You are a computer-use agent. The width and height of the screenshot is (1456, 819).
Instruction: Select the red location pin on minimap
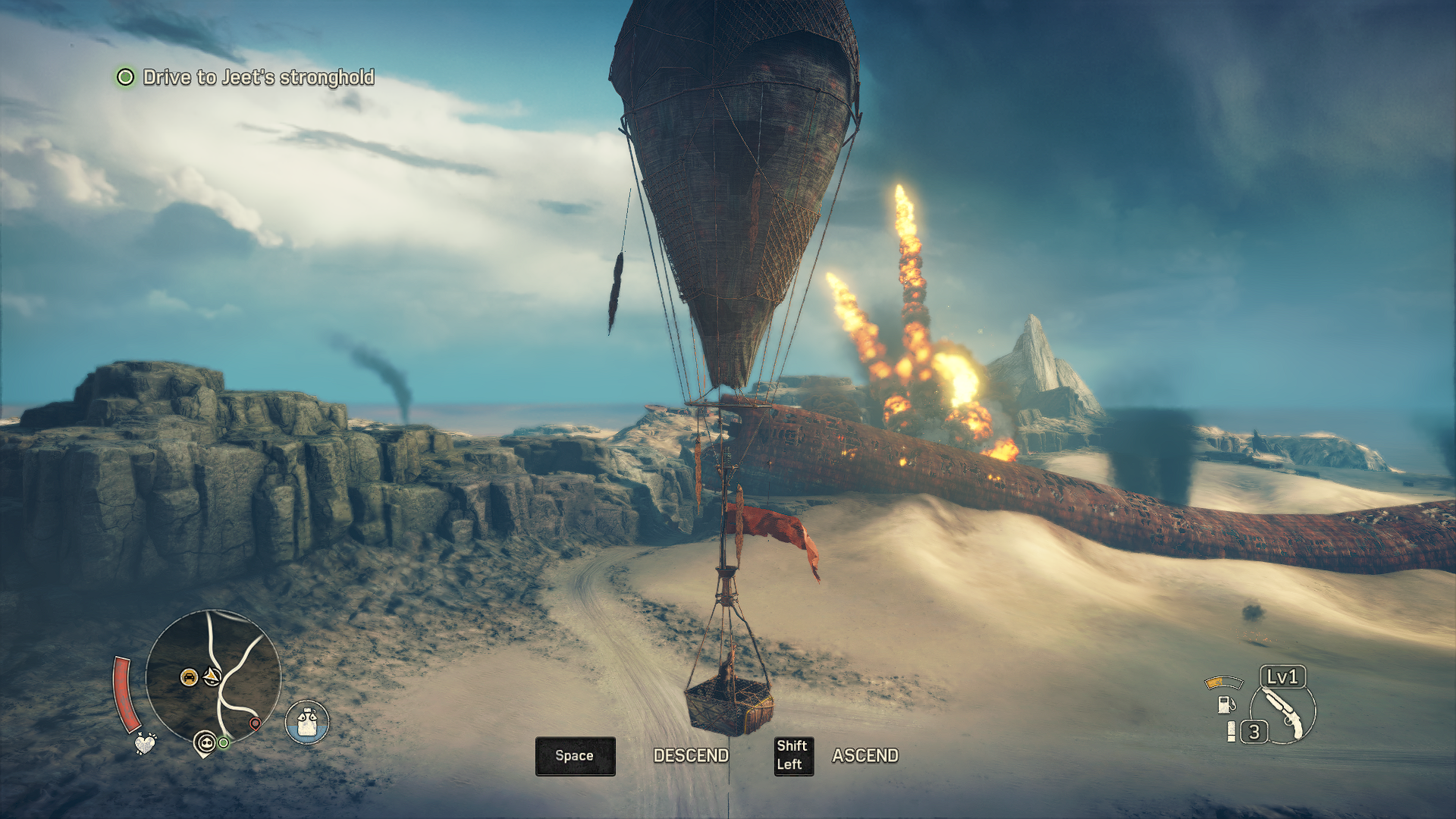[256, 723]
